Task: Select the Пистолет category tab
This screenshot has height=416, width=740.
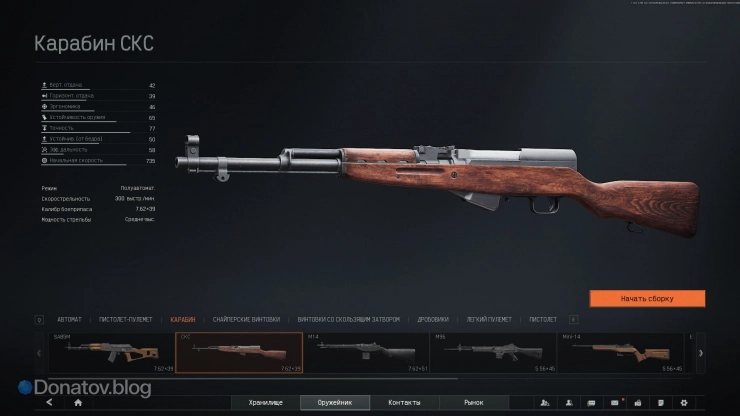Action: (543, 320)
